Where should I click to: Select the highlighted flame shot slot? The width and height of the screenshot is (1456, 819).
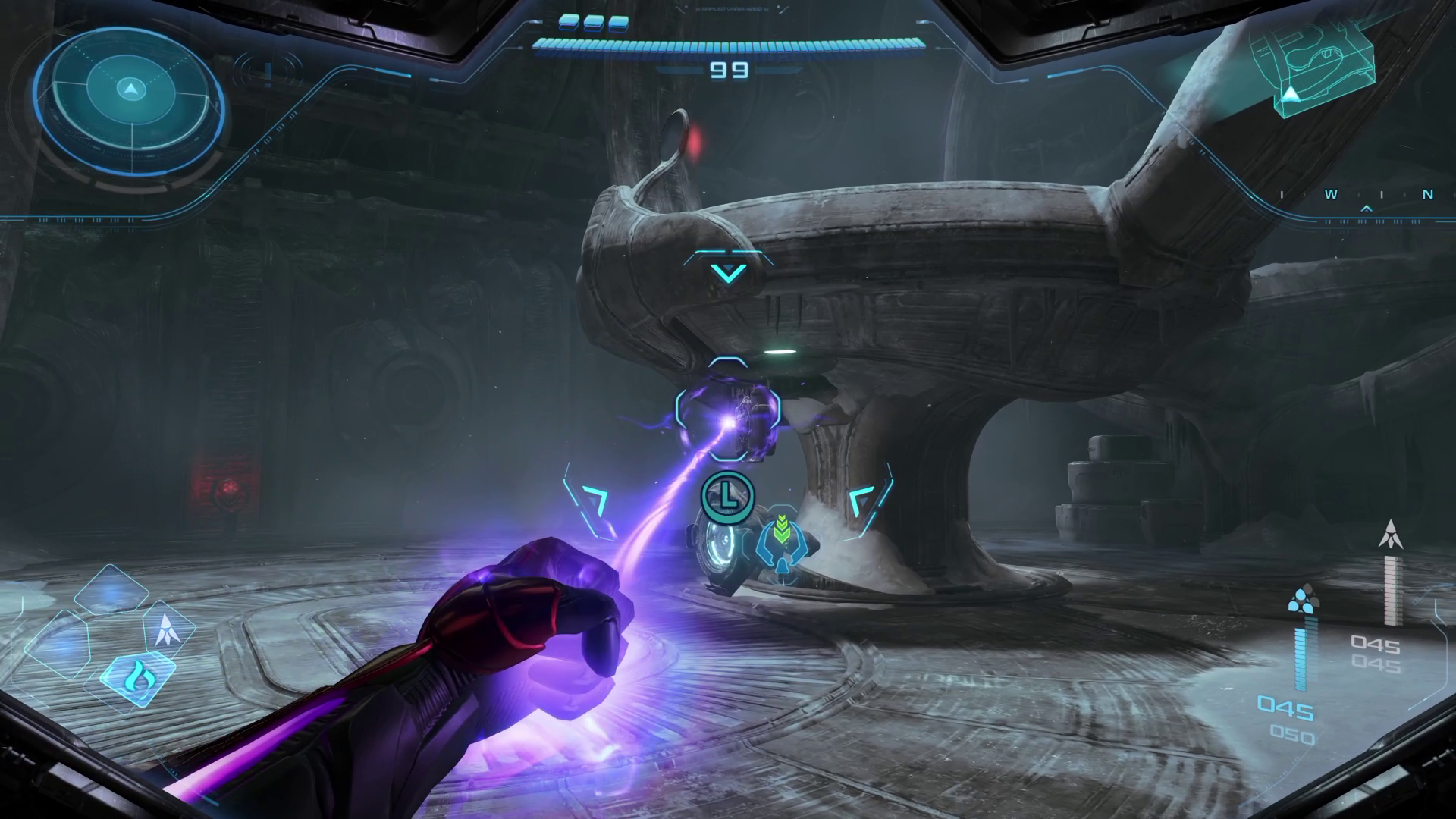pyautogui.click(x=140, y=673)
